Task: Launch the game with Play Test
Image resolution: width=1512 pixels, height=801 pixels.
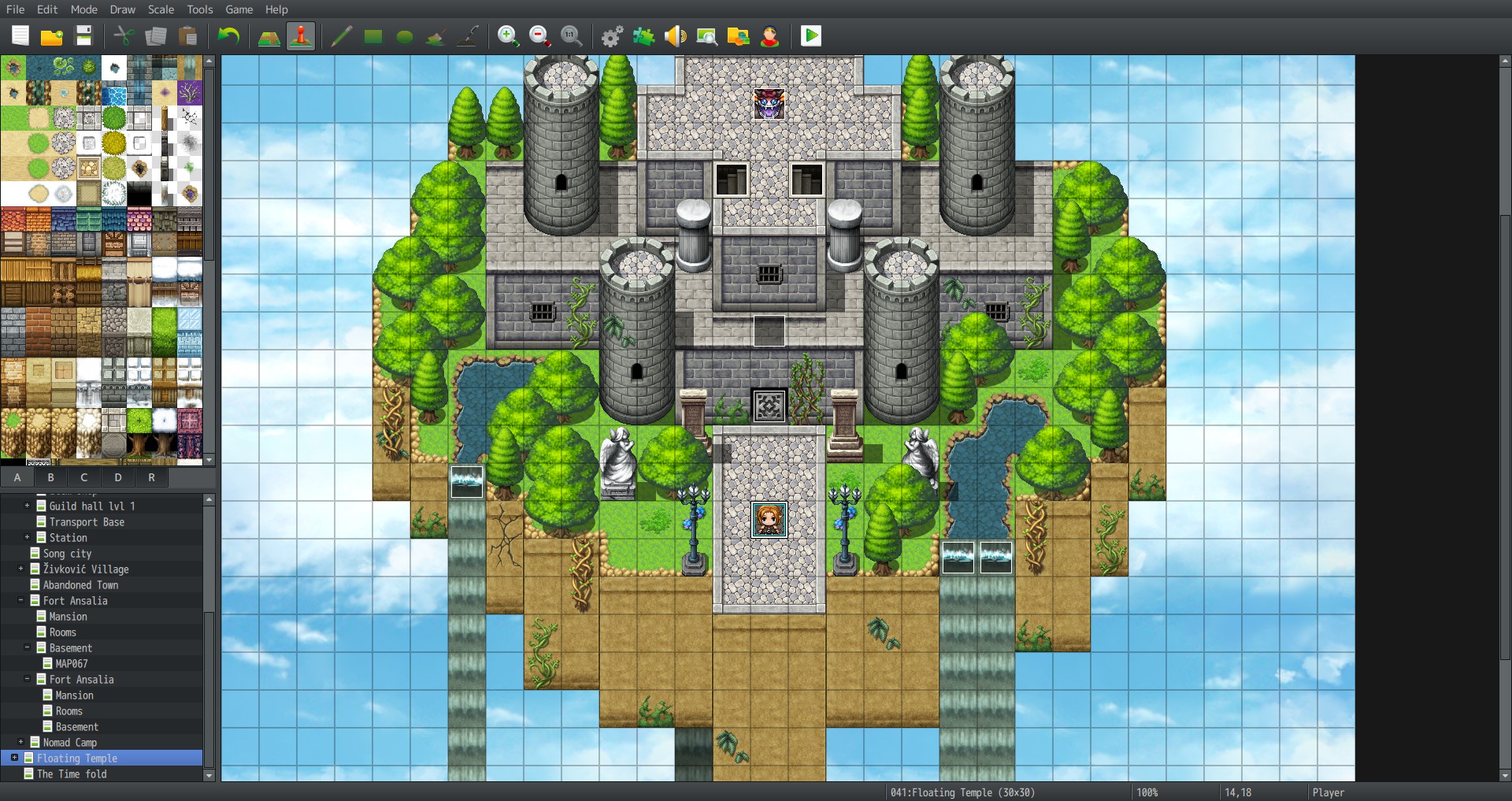Action: click(x=810, y=35)
